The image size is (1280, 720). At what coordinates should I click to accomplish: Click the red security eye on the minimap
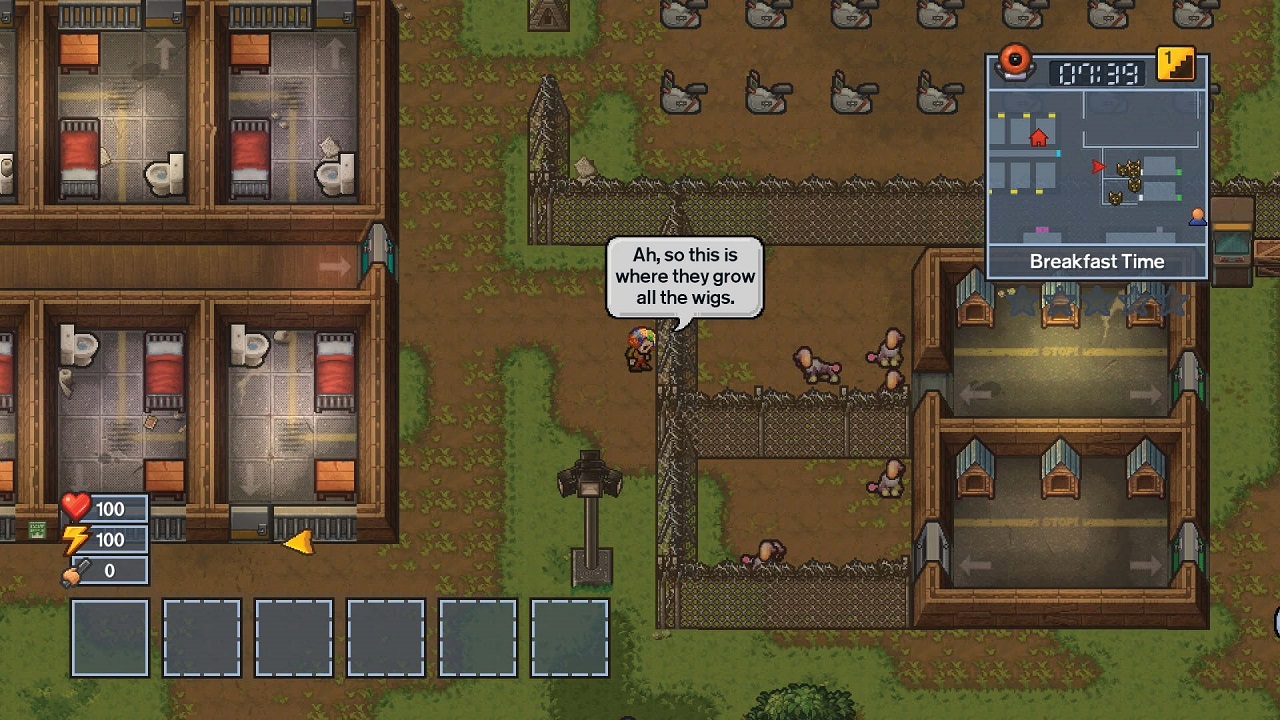(1015, 63)
